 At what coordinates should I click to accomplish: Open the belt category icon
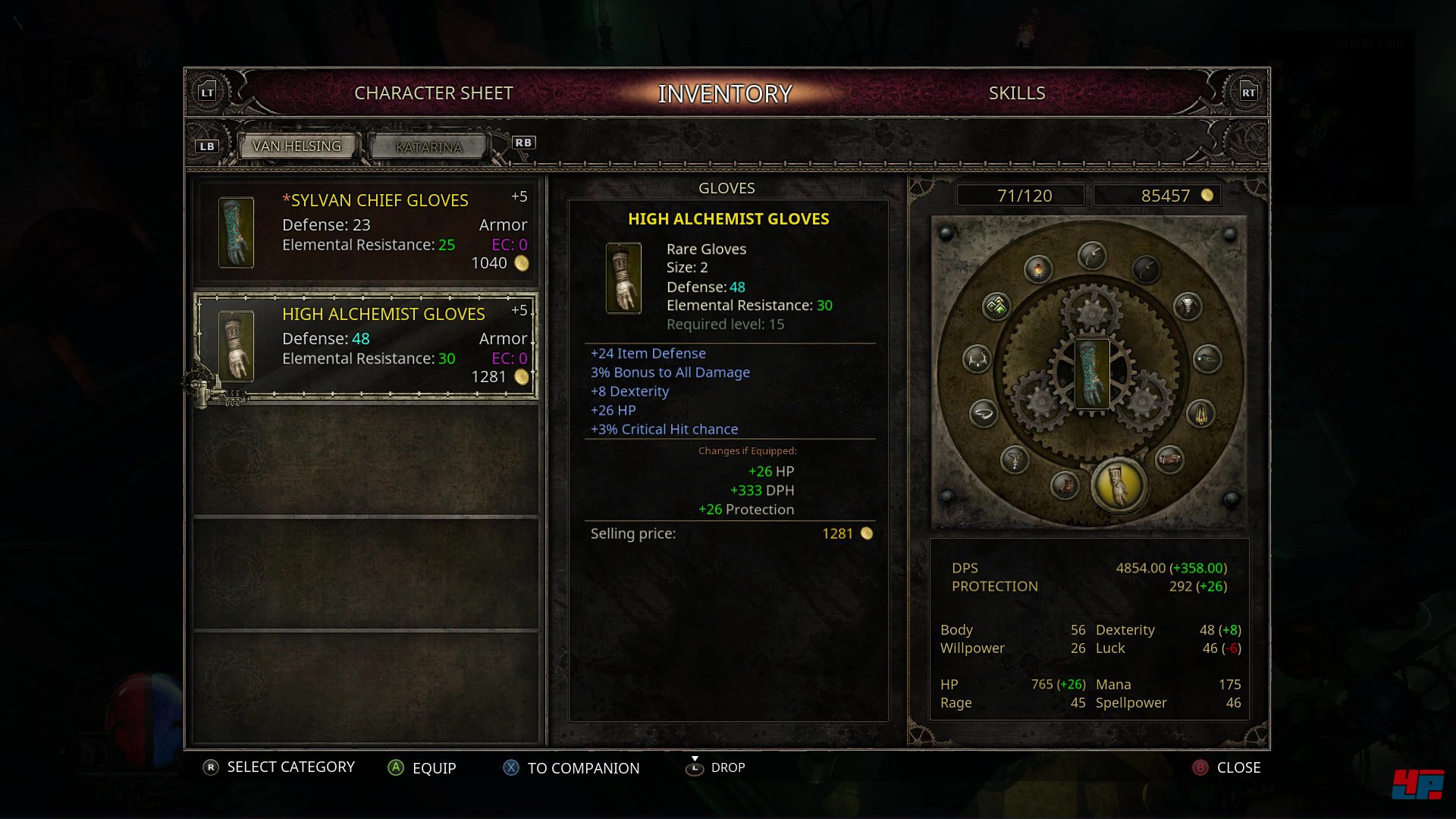pyautogui.click(x=1169, y=459)
